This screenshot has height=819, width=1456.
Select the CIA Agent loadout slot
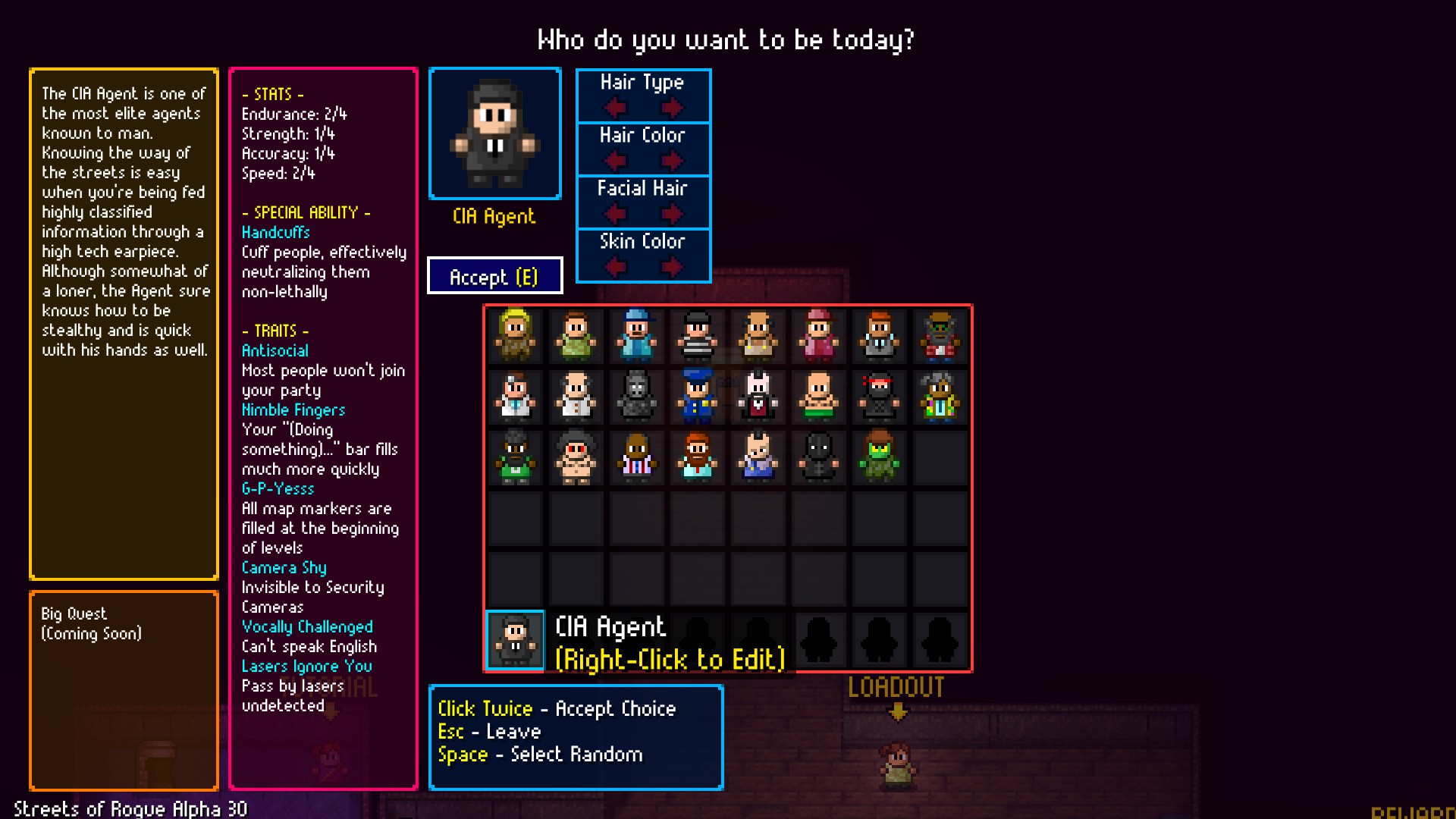tap(514, 641)
